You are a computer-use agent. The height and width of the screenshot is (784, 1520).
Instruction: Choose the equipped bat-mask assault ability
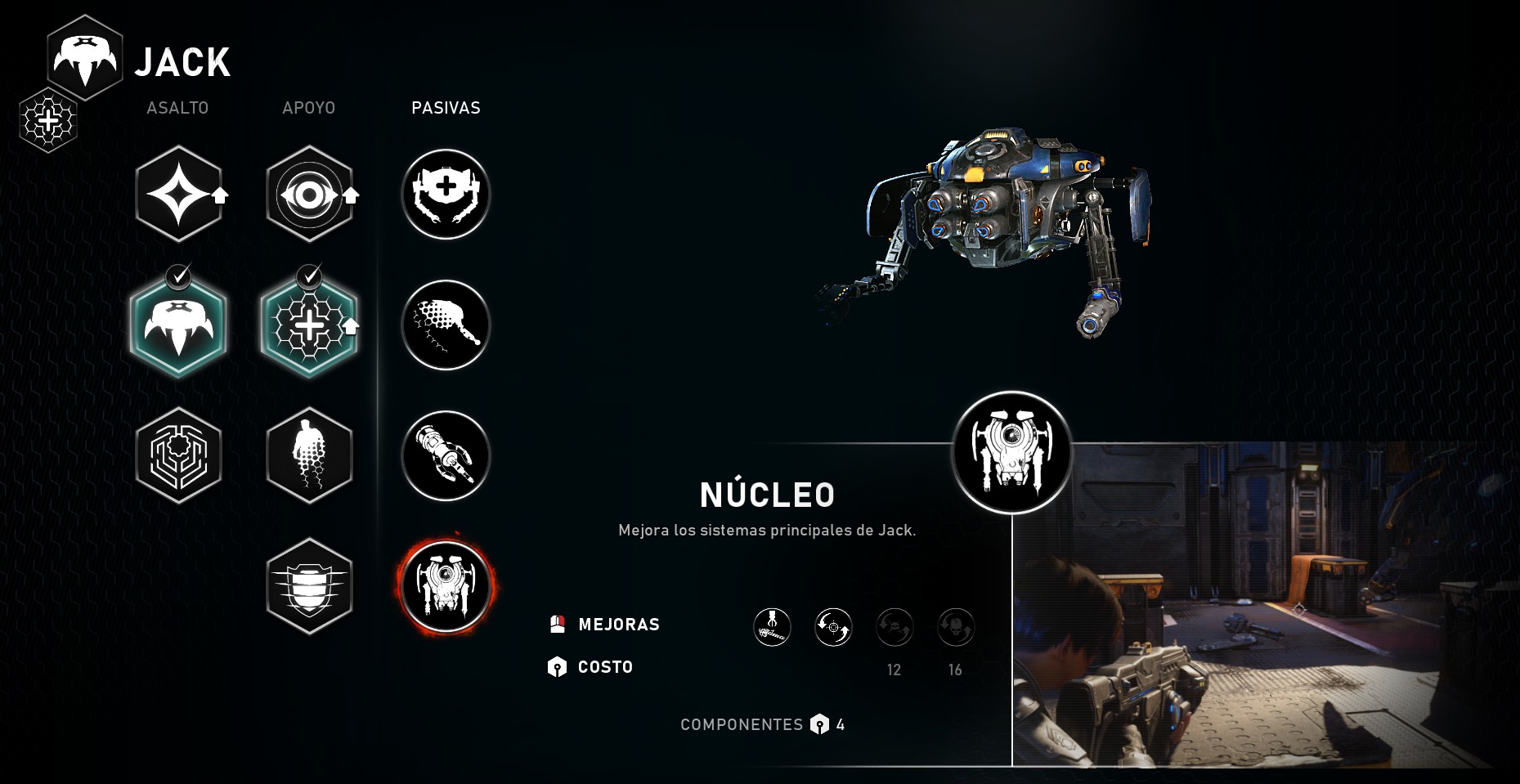[178, 325]
